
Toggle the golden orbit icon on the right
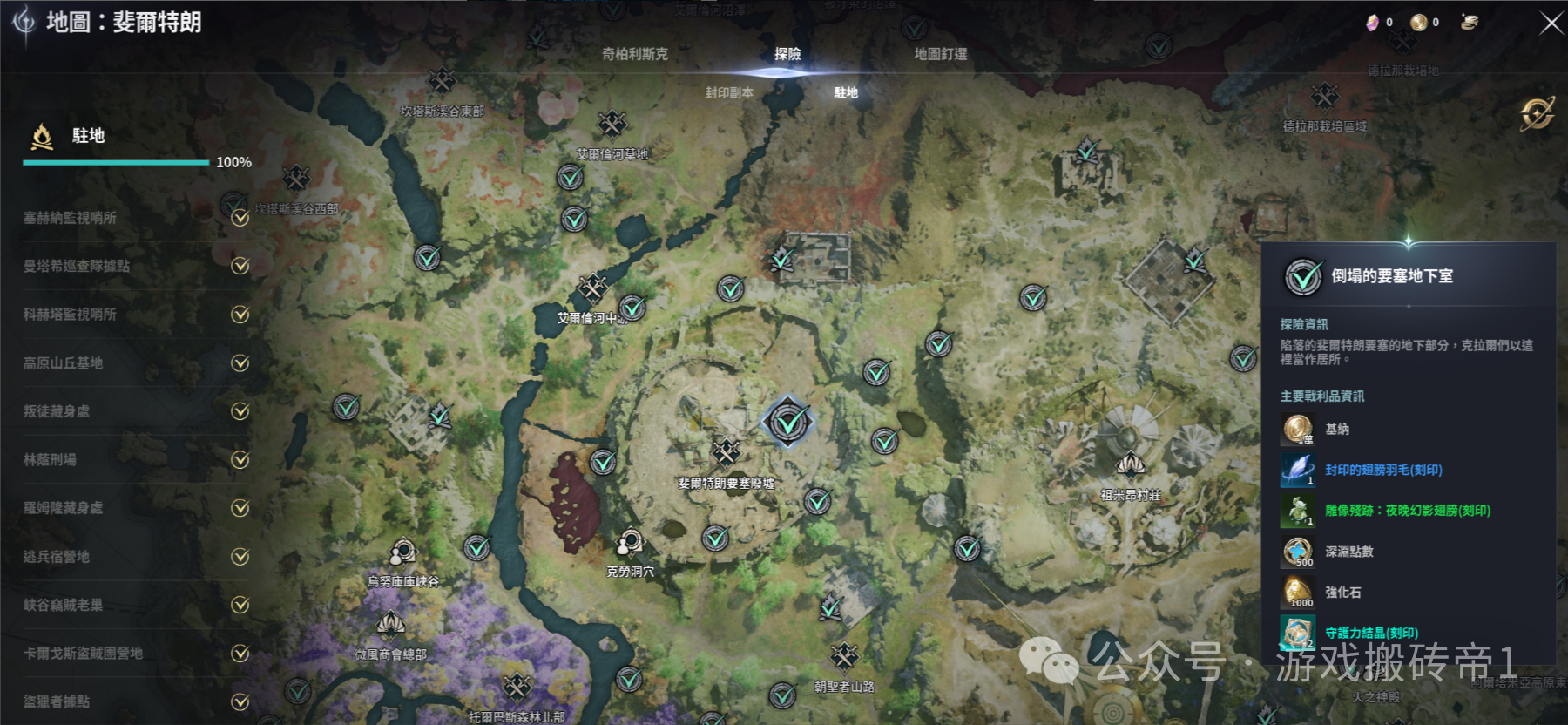click(x=1536, y=113)
